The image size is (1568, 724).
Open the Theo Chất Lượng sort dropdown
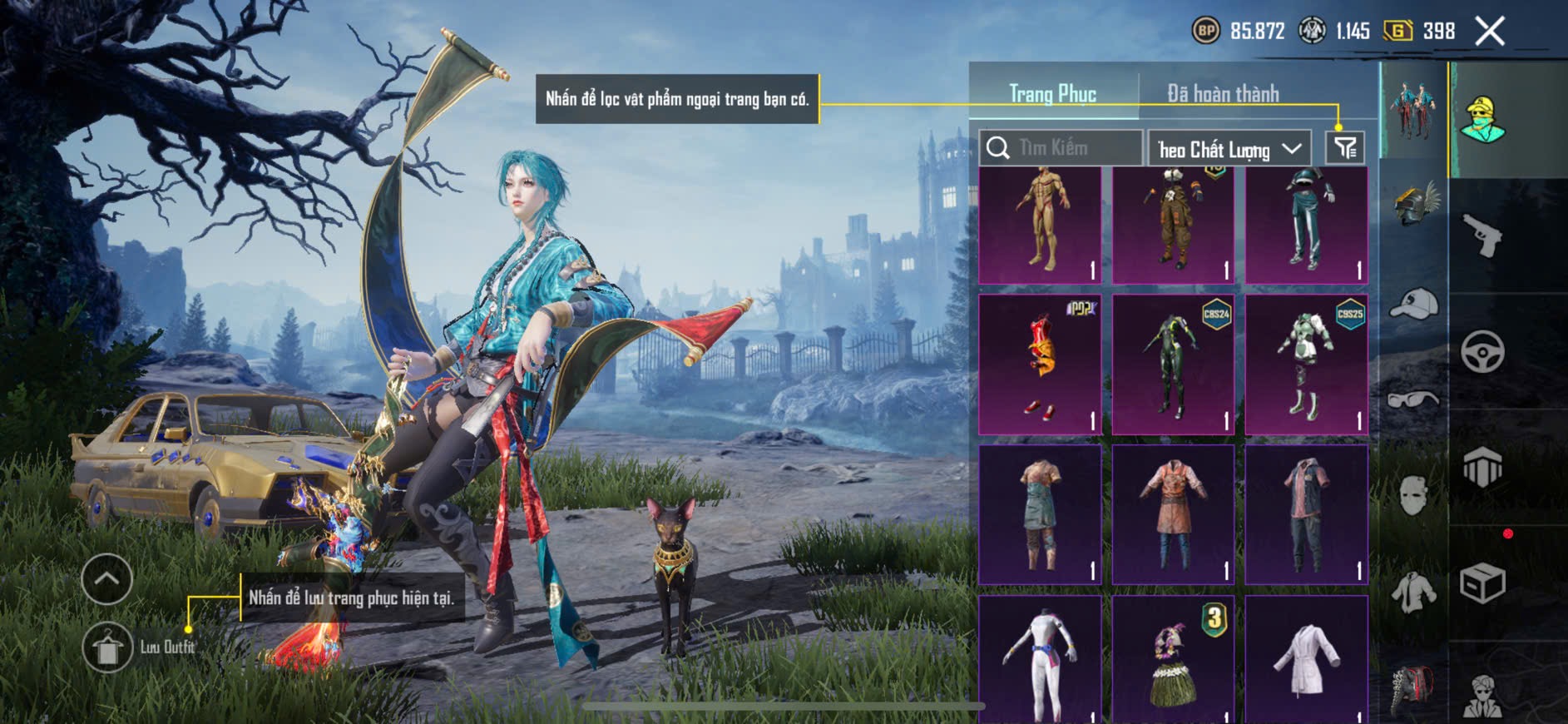click(1229, 149)
